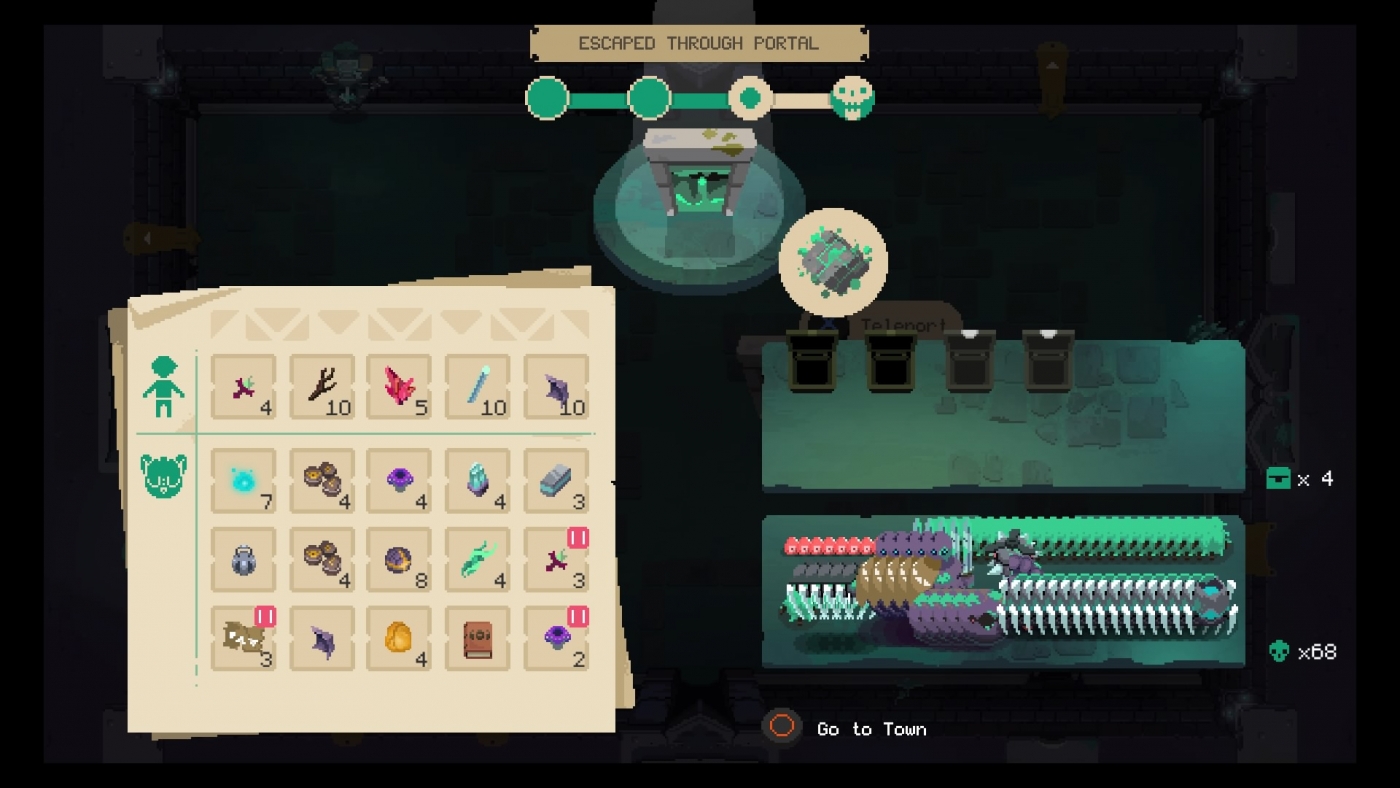Click the purple mushroom item marked with pink tag
The height and width of the screenshot is (788, 1400).
click(x=556, y=640)
